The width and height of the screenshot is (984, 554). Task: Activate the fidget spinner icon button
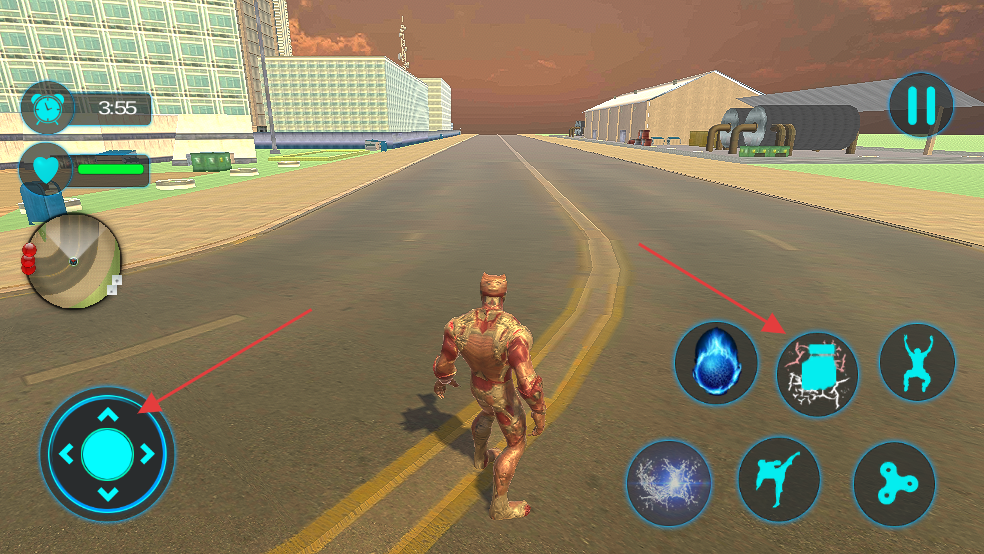pyautogui.click(x=894, y=484)
